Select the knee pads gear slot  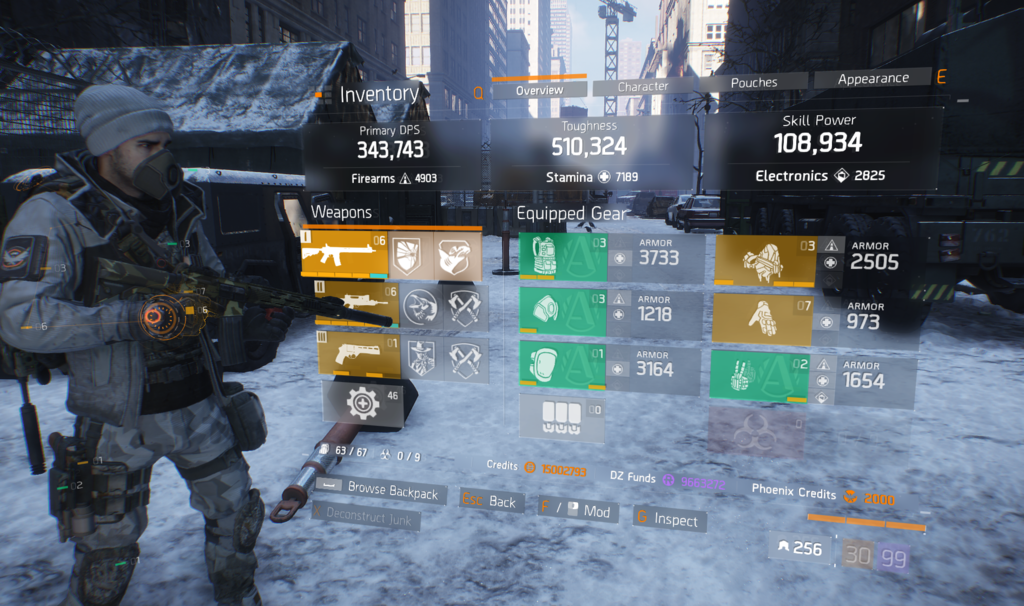[563, 364]
